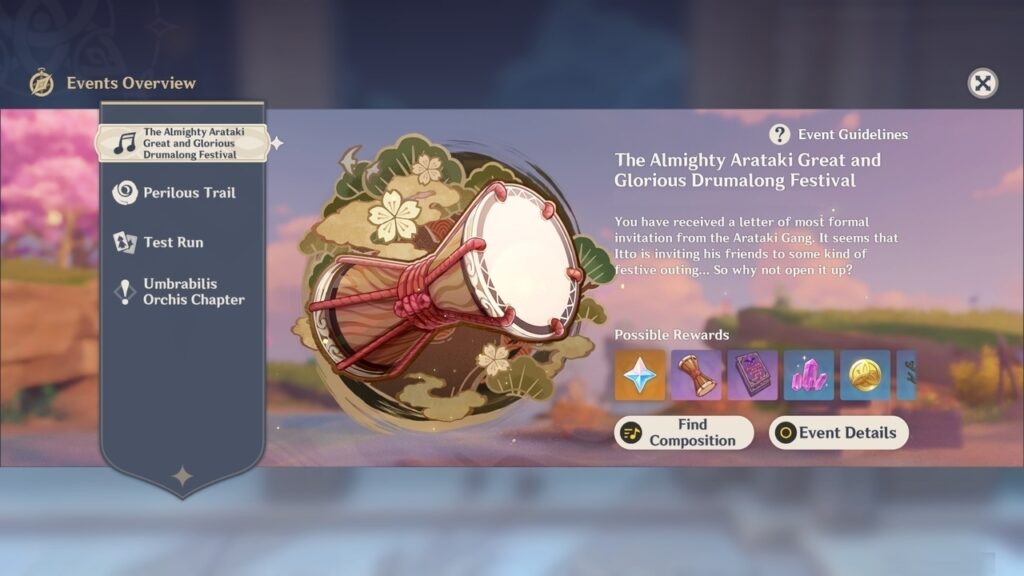Click the Find Composition button
Image resolution: width=1024 pixels, height=576 pixels.
[684, 433]
